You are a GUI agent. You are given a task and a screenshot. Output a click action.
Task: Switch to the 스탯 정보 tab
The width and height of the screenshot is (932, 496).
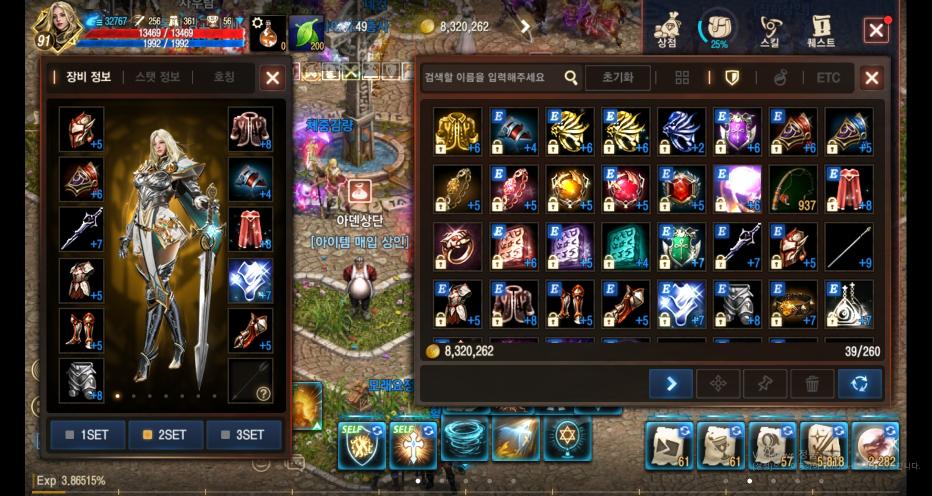157,77
